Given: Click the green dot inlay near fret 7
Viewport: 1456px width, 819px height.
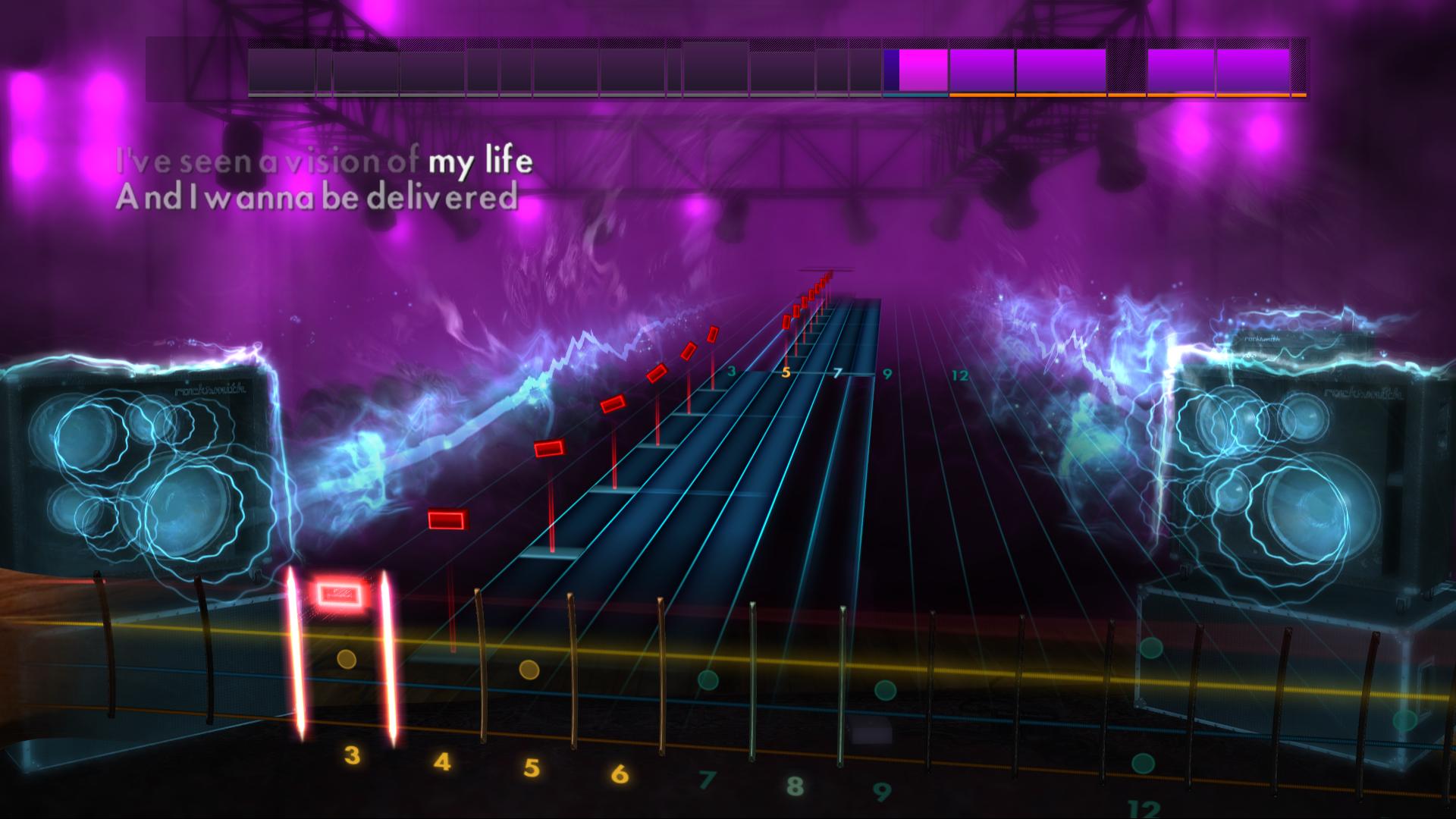Looking at the screenshot, I should pos(708,680).
